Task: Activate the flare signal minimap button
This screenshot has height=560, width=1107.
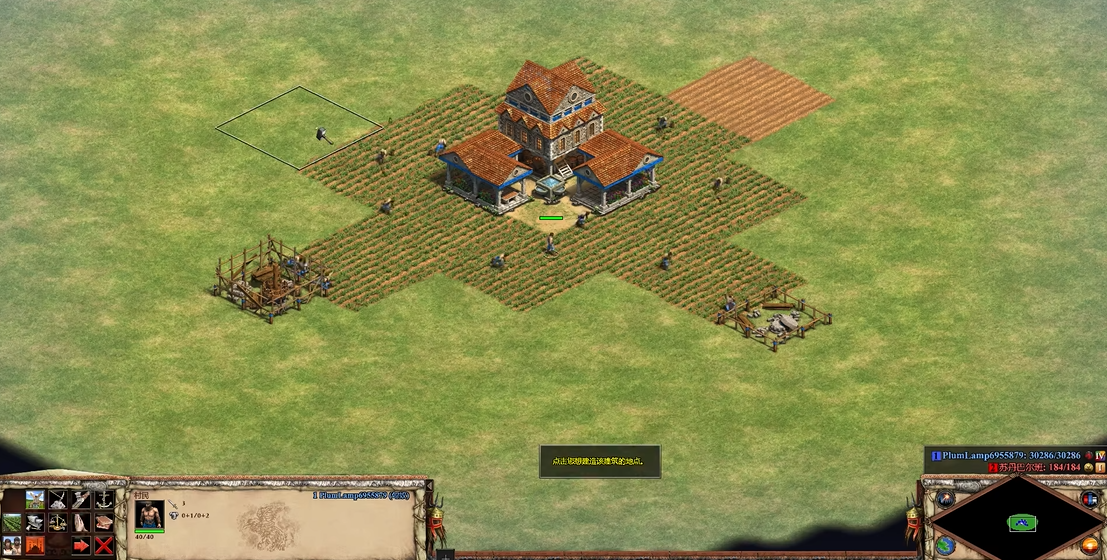Action: click(x=945, y=499)
